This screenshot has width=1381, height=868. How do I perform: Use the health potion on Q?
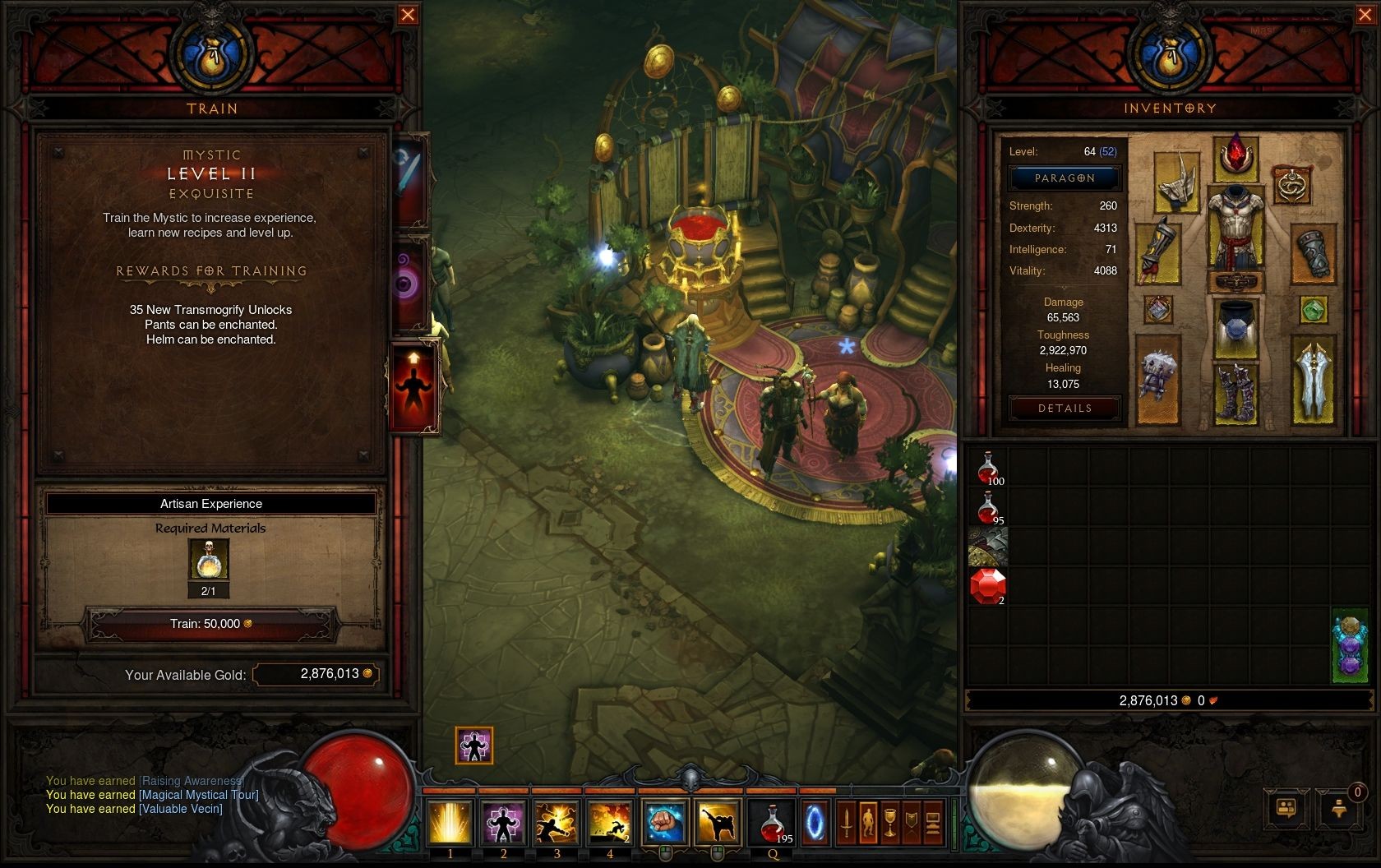[773, 823]
